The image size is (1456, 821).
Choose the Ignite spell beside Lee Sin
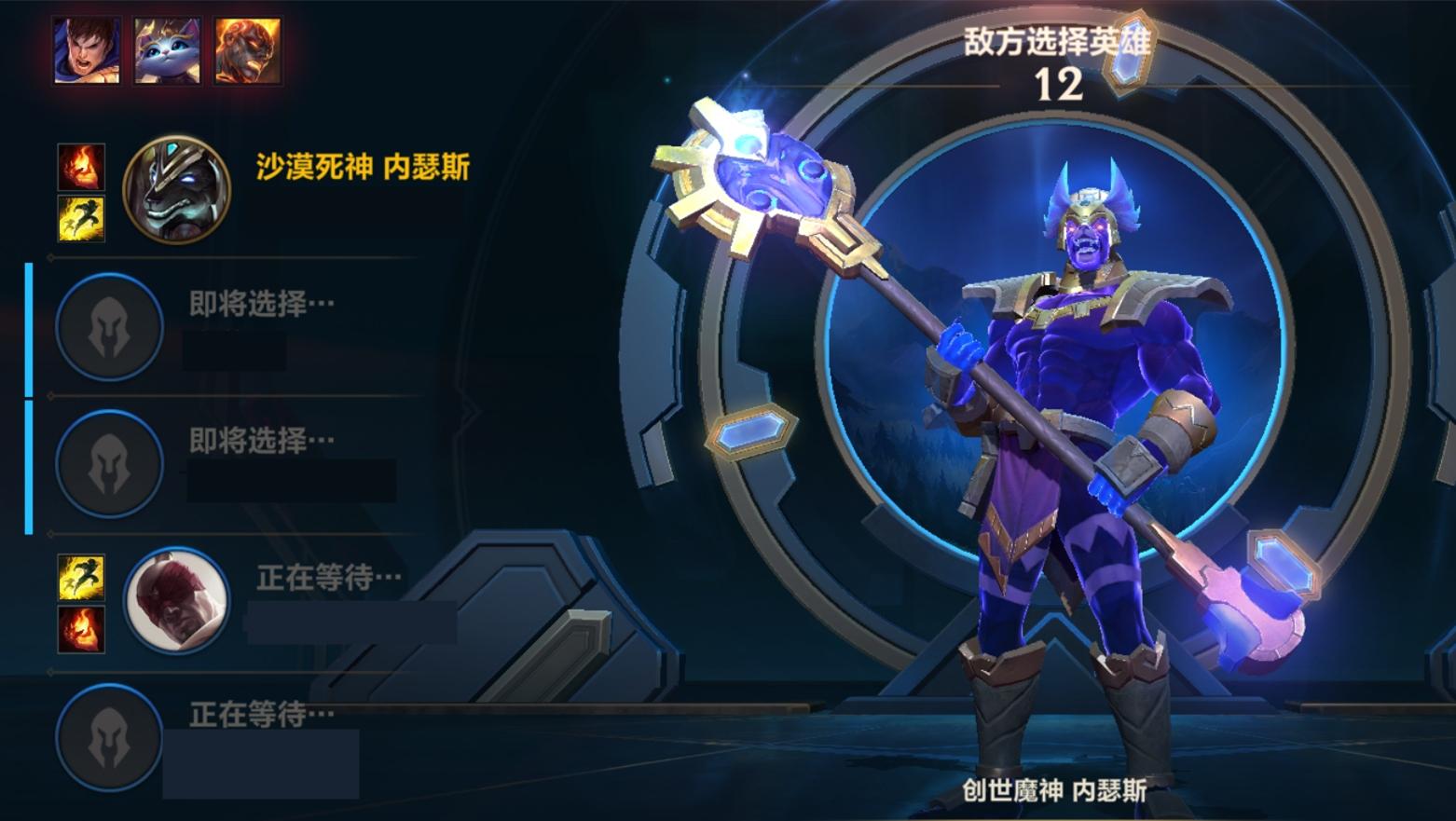[81, 628]
